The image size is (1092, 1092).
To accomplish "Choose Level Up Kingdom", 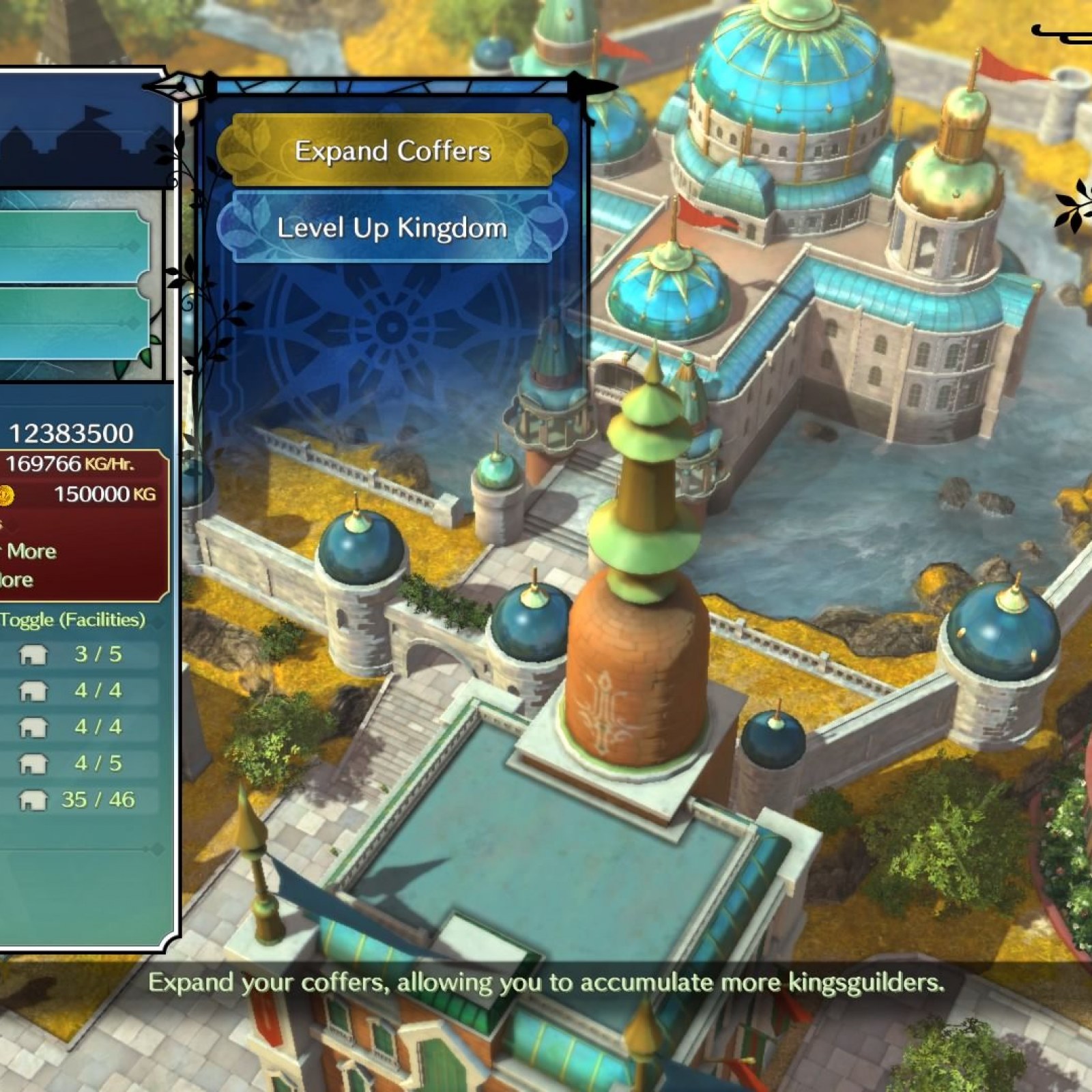I will click(392, 228).
